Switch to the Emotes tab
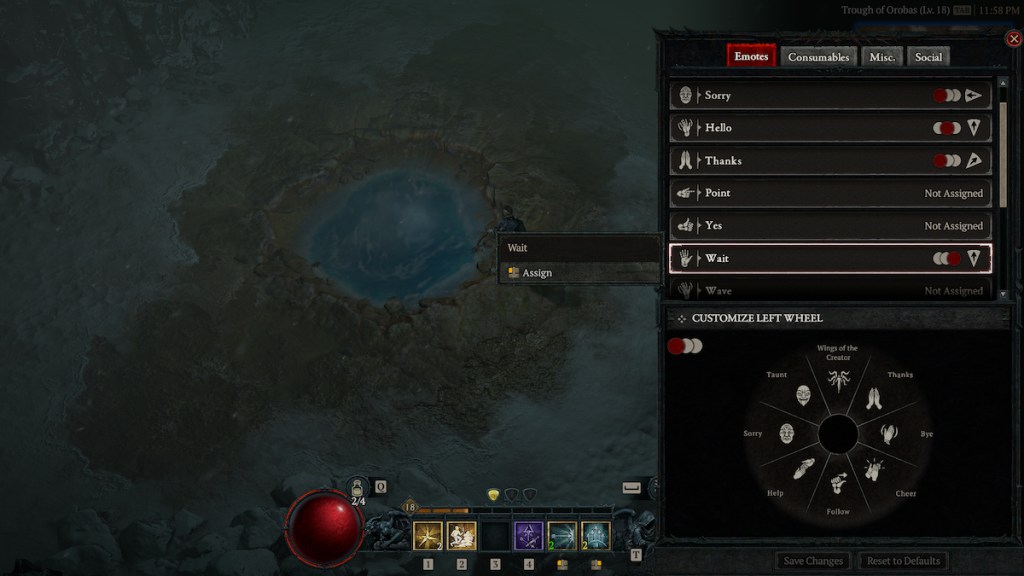 [751, 57]
